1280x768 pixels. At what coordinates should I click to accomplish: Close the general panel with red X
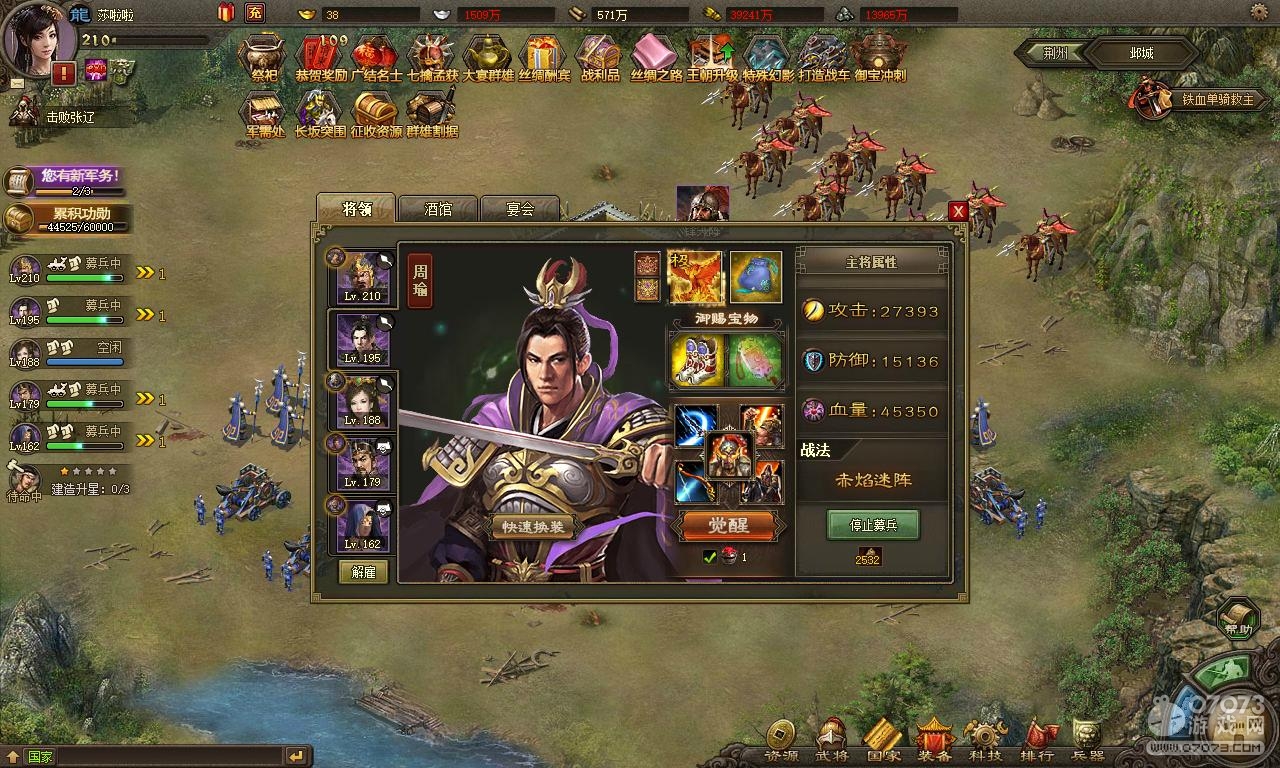tap(957, 211)
